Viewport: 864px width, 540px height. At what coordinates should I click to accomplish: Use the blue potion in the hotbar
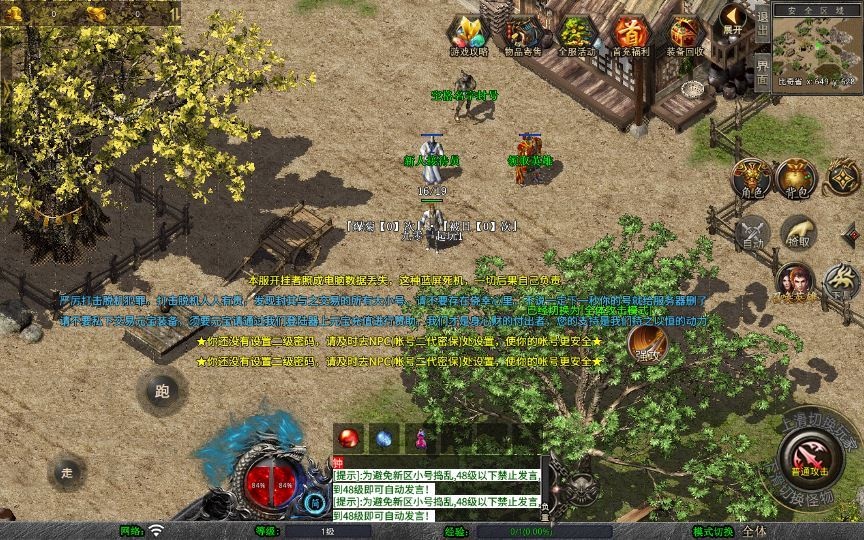tap(384, 438)
